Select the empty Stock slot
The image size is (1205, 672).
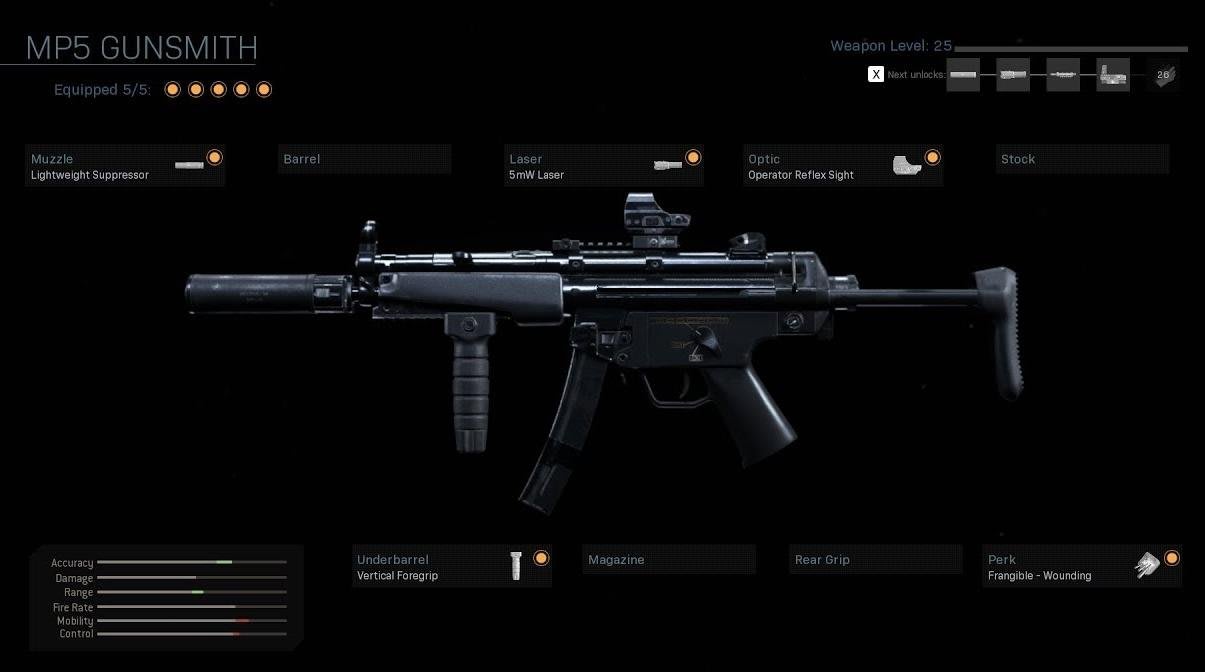pyautogui.click(x=1082, y=160)
